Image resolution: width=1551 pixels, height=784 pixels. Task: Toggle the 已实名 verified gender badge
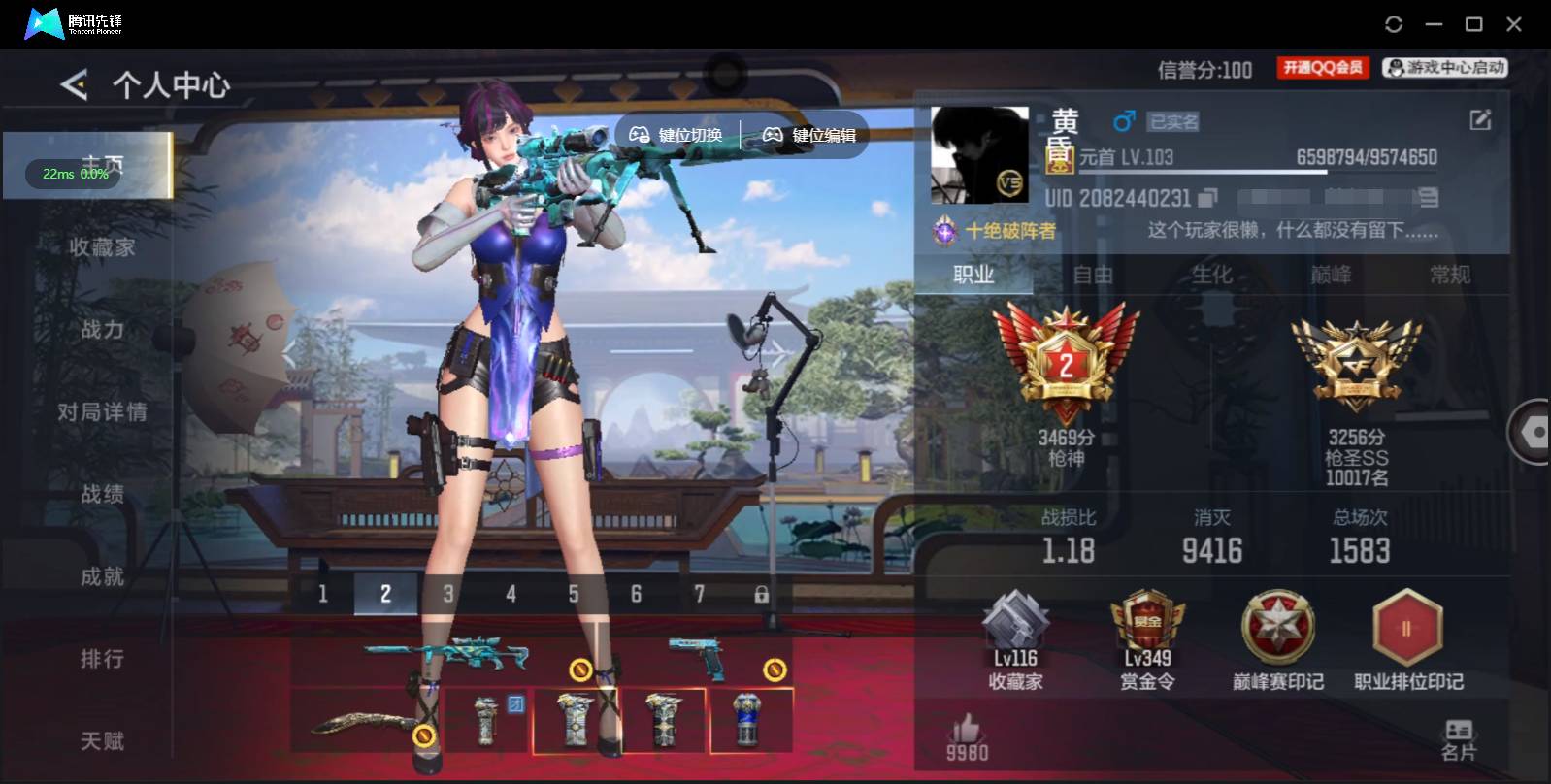pos(1173,120)
